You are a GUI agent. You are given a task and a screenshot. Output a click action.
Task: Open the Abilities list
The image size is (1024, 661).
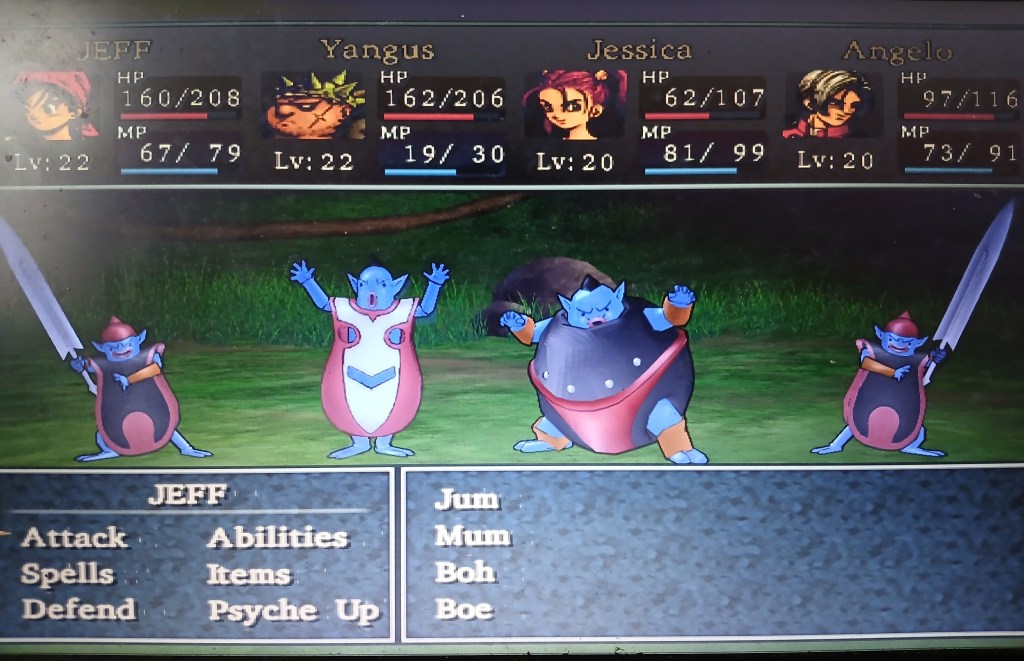point(277,538)
